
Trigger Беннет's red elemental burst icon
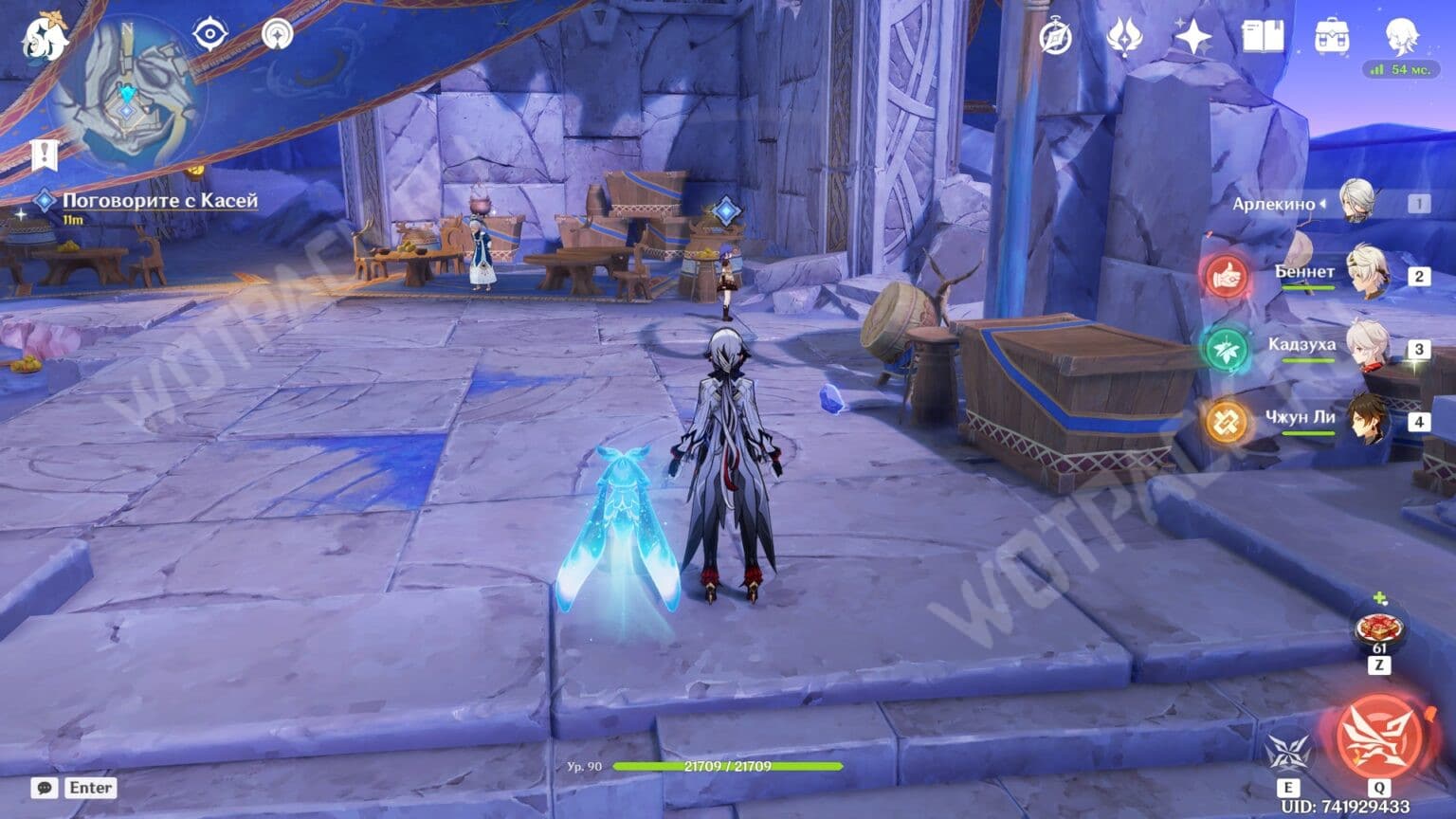click(1225, 278)
